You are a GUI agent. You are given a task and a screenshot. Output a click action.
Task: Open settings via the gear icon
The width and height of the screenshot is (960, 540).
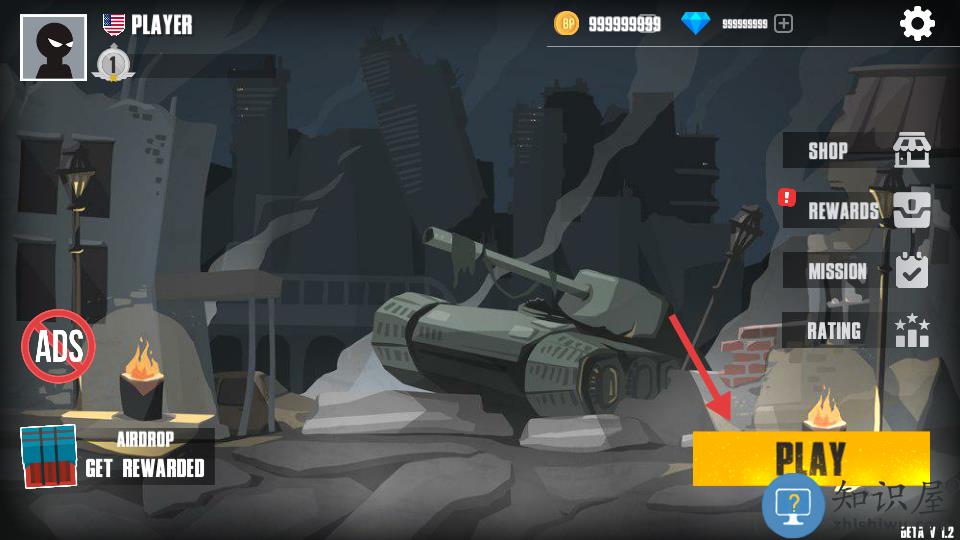pyautogui.click(x=917, y=23)
